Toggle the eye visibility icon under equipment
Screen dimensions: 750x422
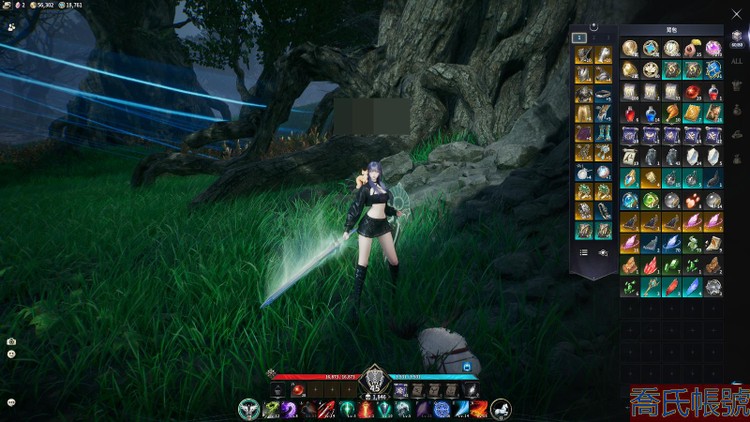(603, 253)
